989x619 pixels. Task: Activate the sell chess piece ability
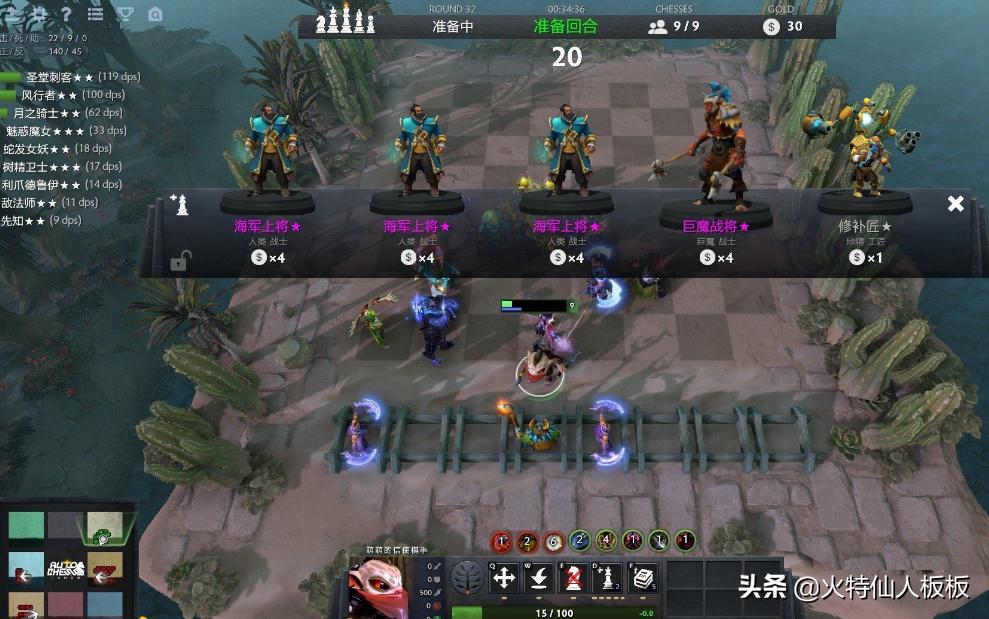coord(573,579)
